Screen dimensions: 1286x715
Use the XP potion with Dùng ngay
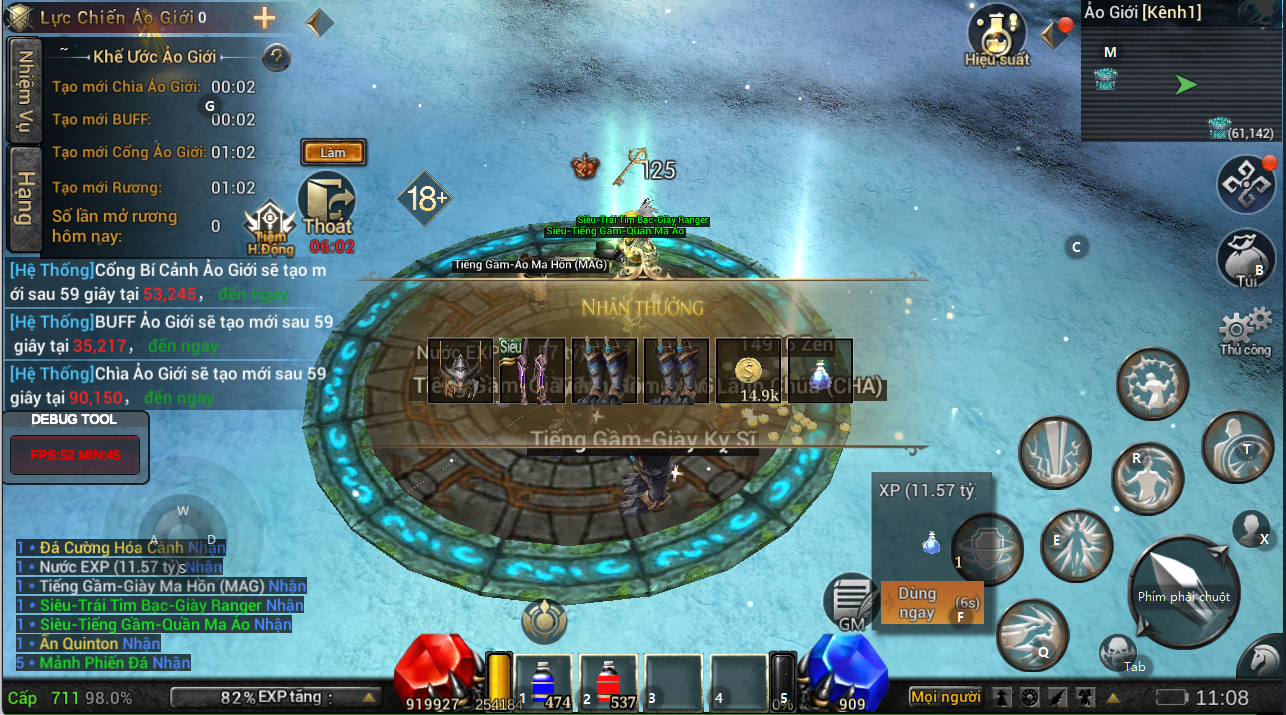[916, 603]
